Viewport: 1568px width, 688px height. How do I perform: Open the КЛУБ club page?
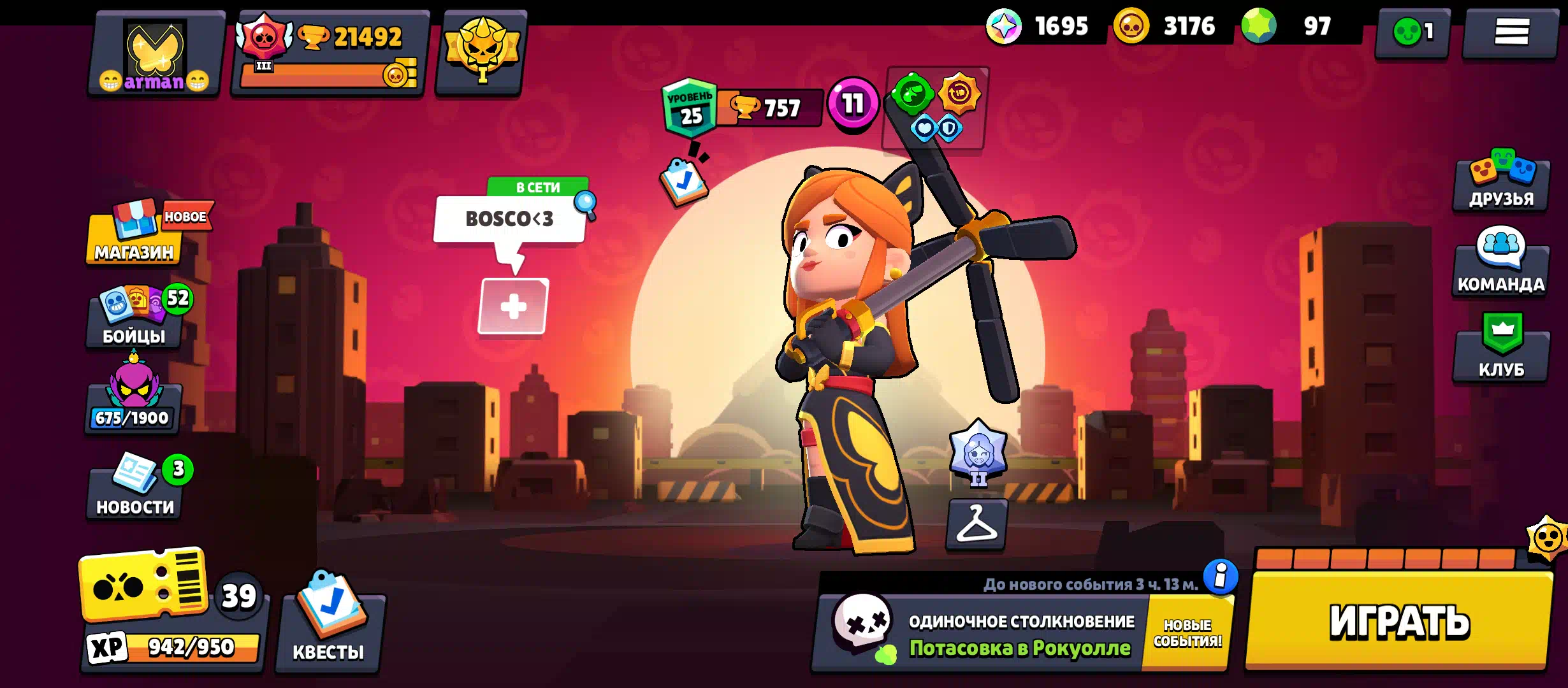[x=1501, y=350]
